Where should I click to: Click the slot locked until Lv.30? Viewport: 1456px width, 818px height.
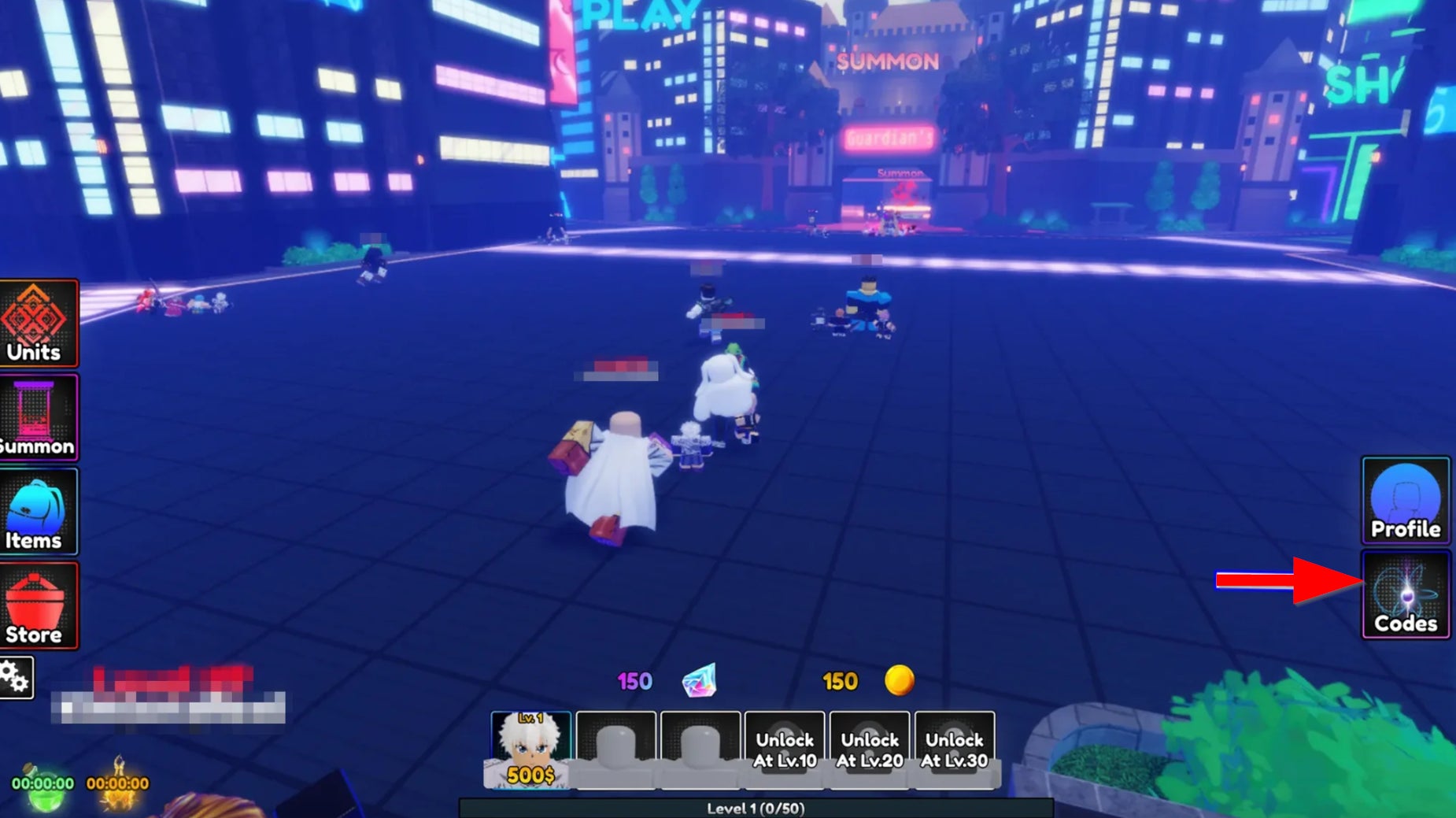955,750
